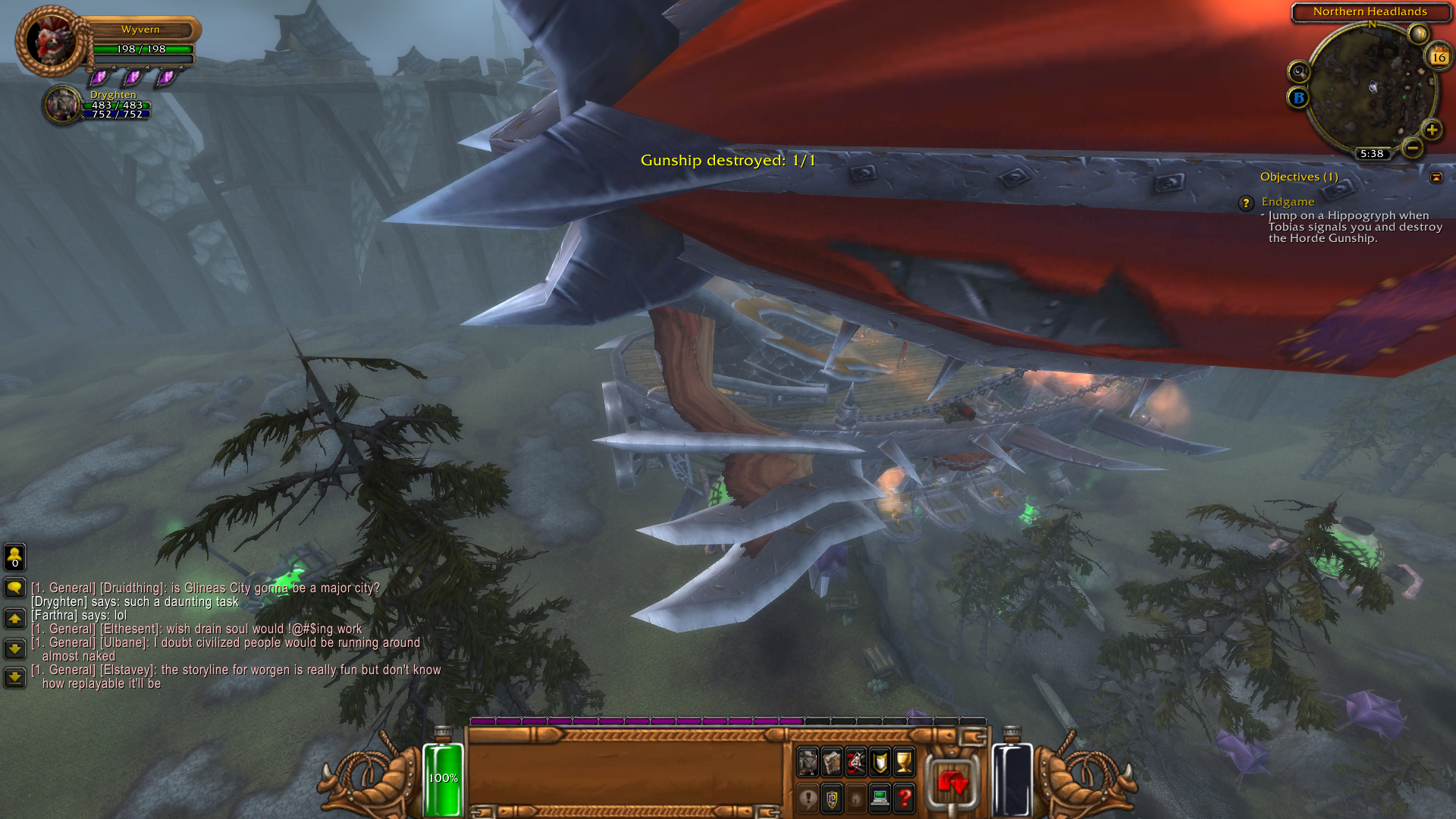Jump chat to the bottom
The width and height of the screenshot is (1456, 819).
pyautogui.click(x=15, y=676)
